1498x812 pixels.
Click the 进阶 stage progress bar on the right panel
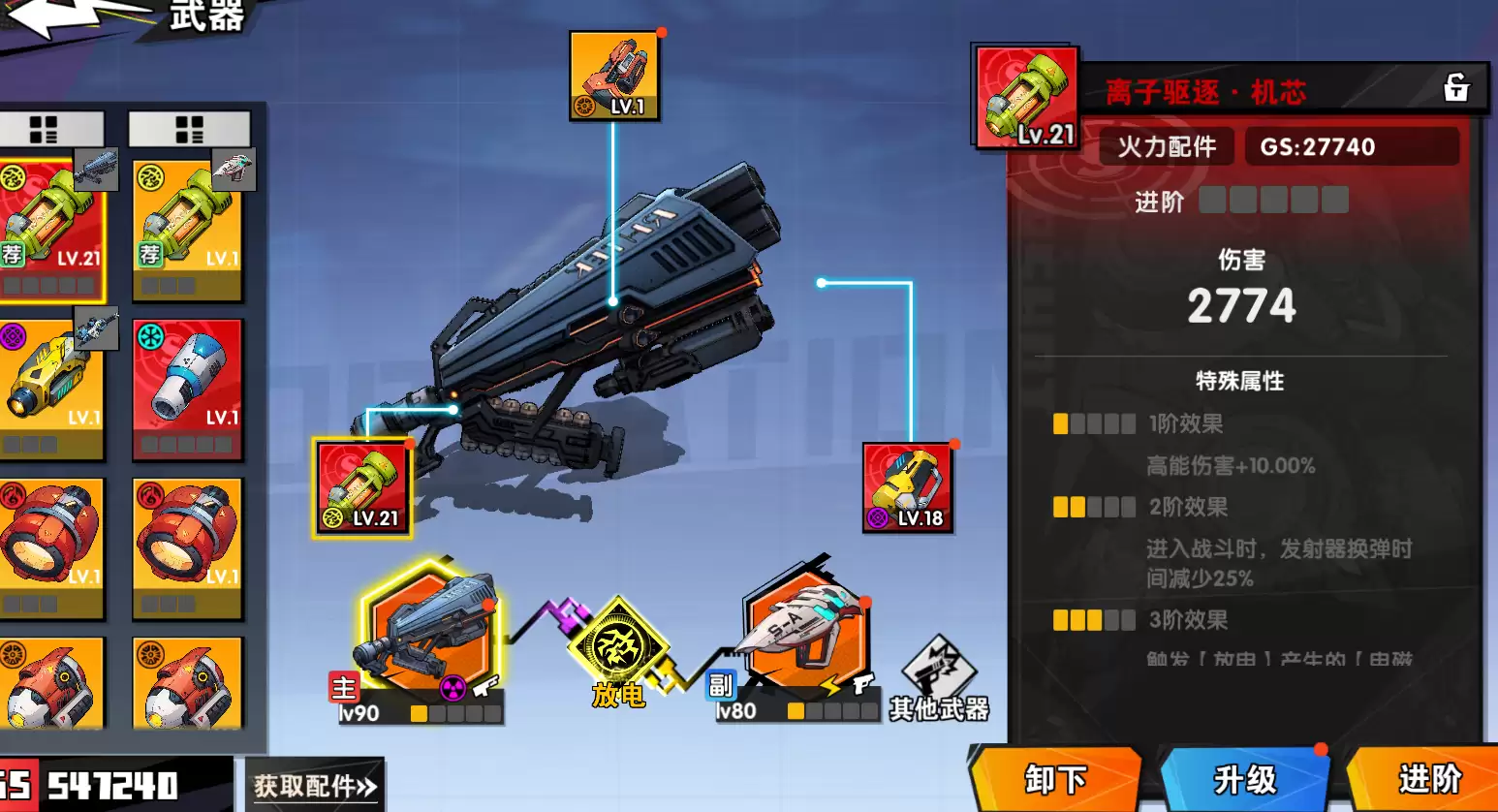click(x=1272, y=201)
